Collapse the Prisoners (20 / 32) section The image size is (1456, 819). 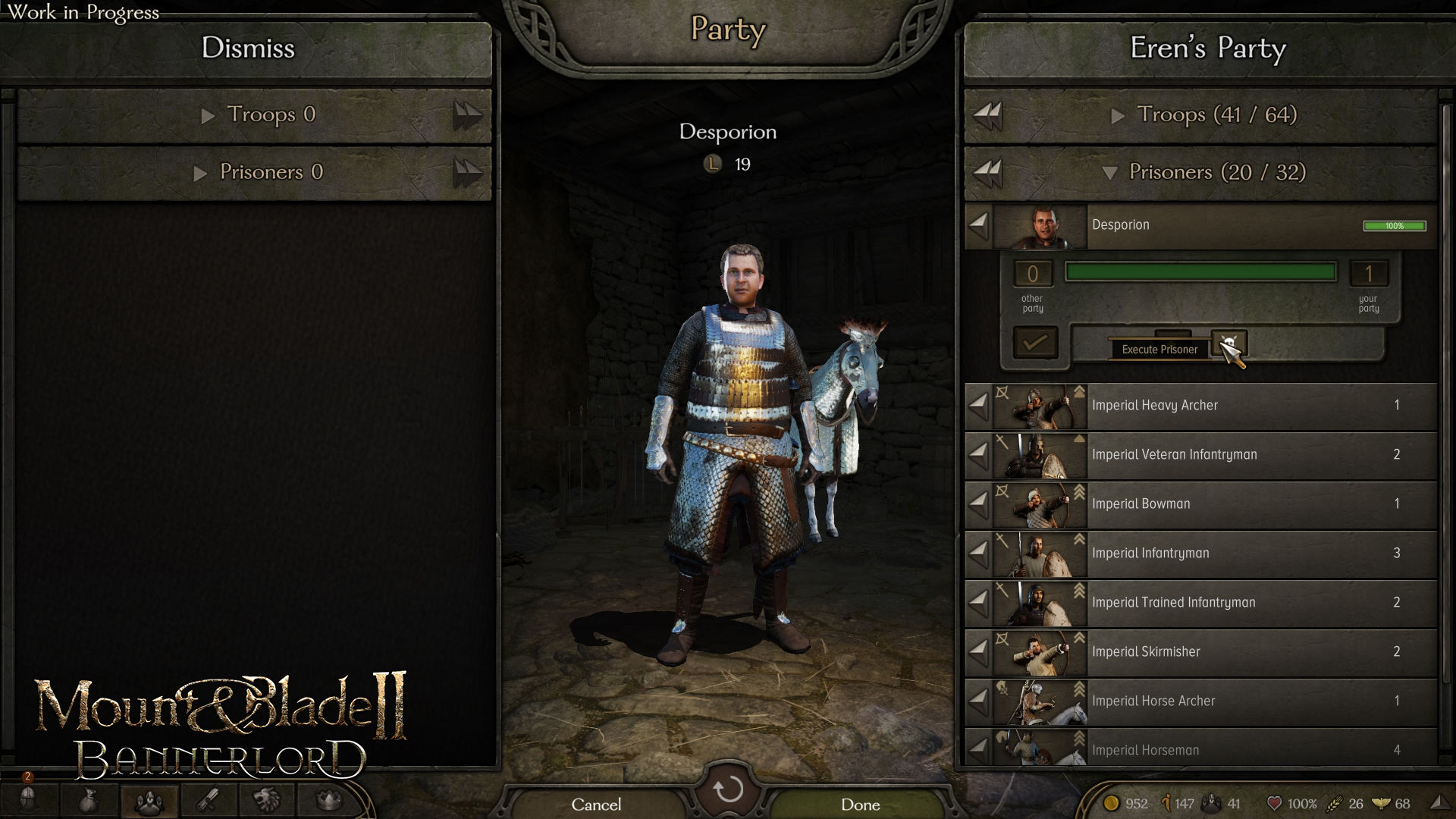click(1207, 172)
